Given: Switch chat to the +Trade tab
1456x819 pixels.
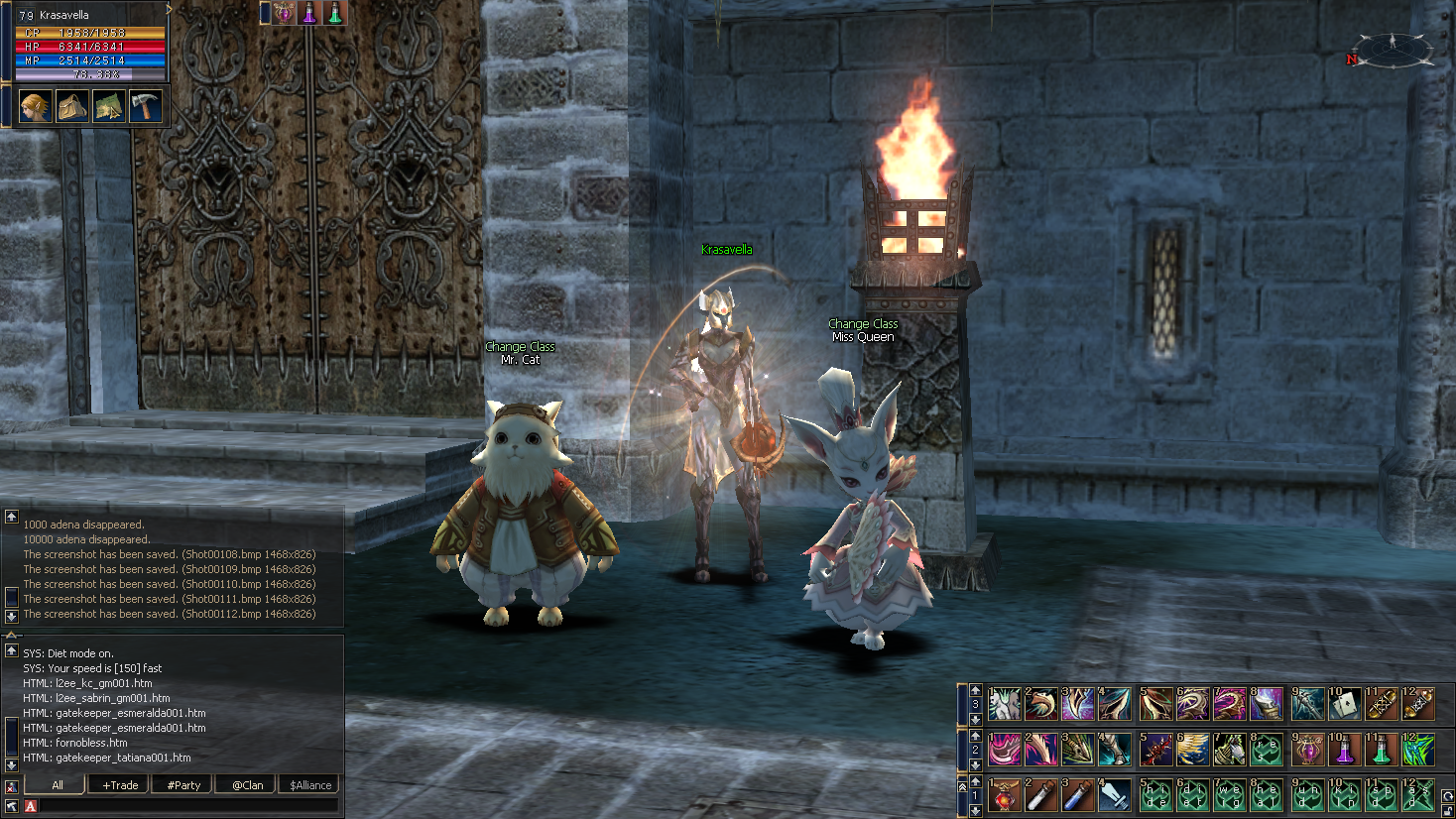Looking at the screenshot, I should click(120, 784).
